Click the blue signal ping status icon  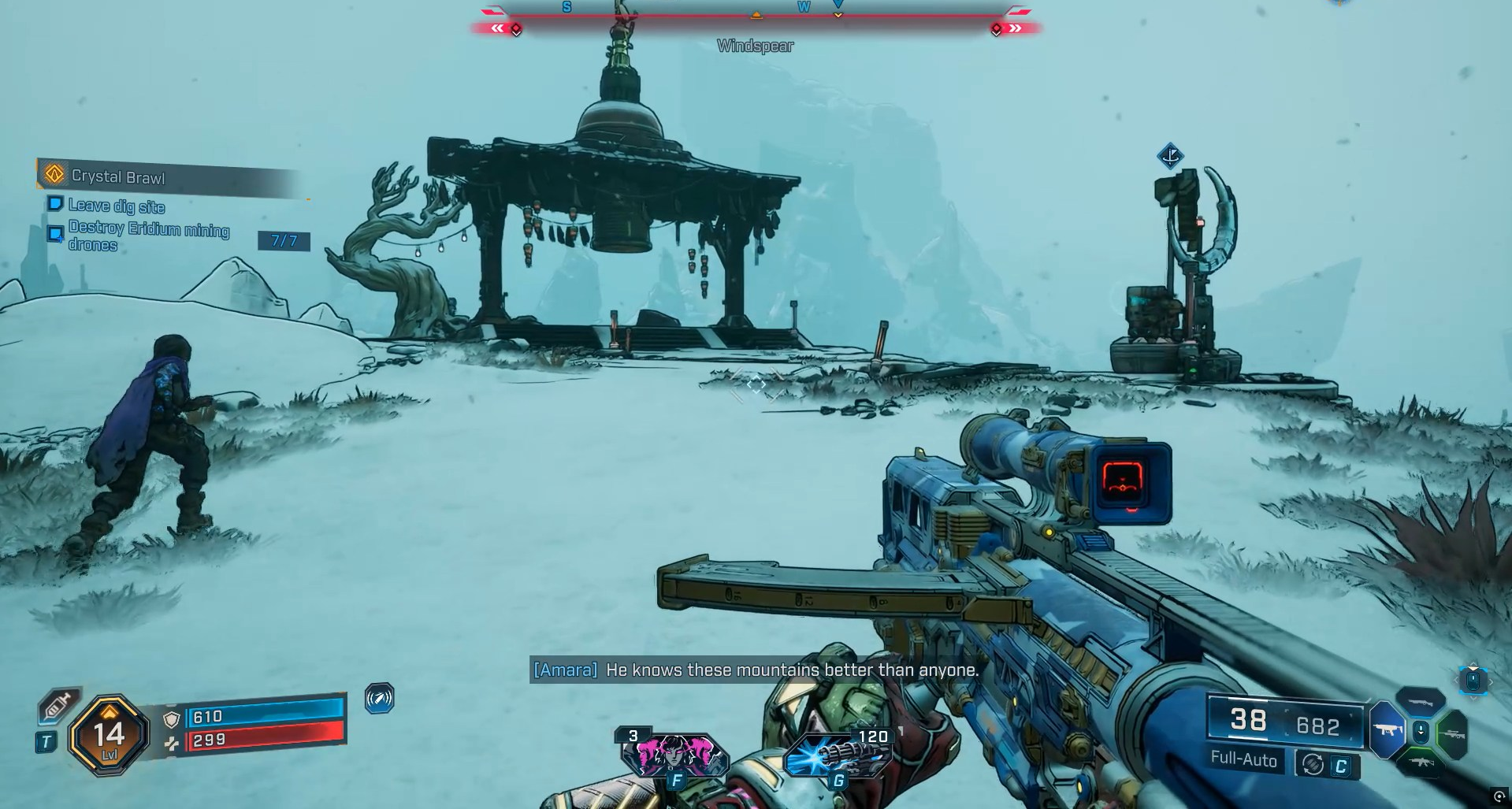point(379,699)
